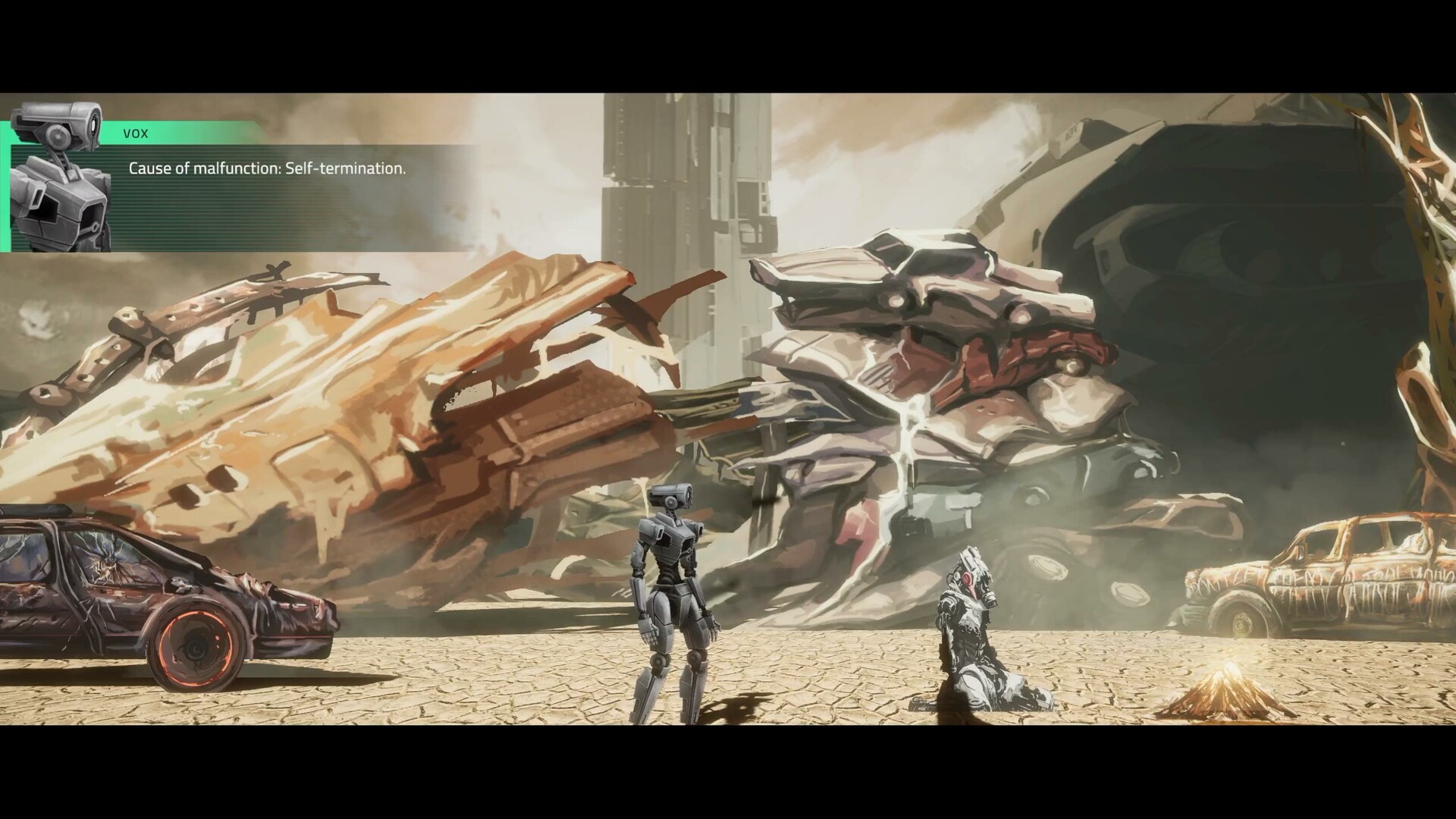Screen dimensions: 1456x819
Task: Click the VOX robot portrait
Action: click(61, 177)
